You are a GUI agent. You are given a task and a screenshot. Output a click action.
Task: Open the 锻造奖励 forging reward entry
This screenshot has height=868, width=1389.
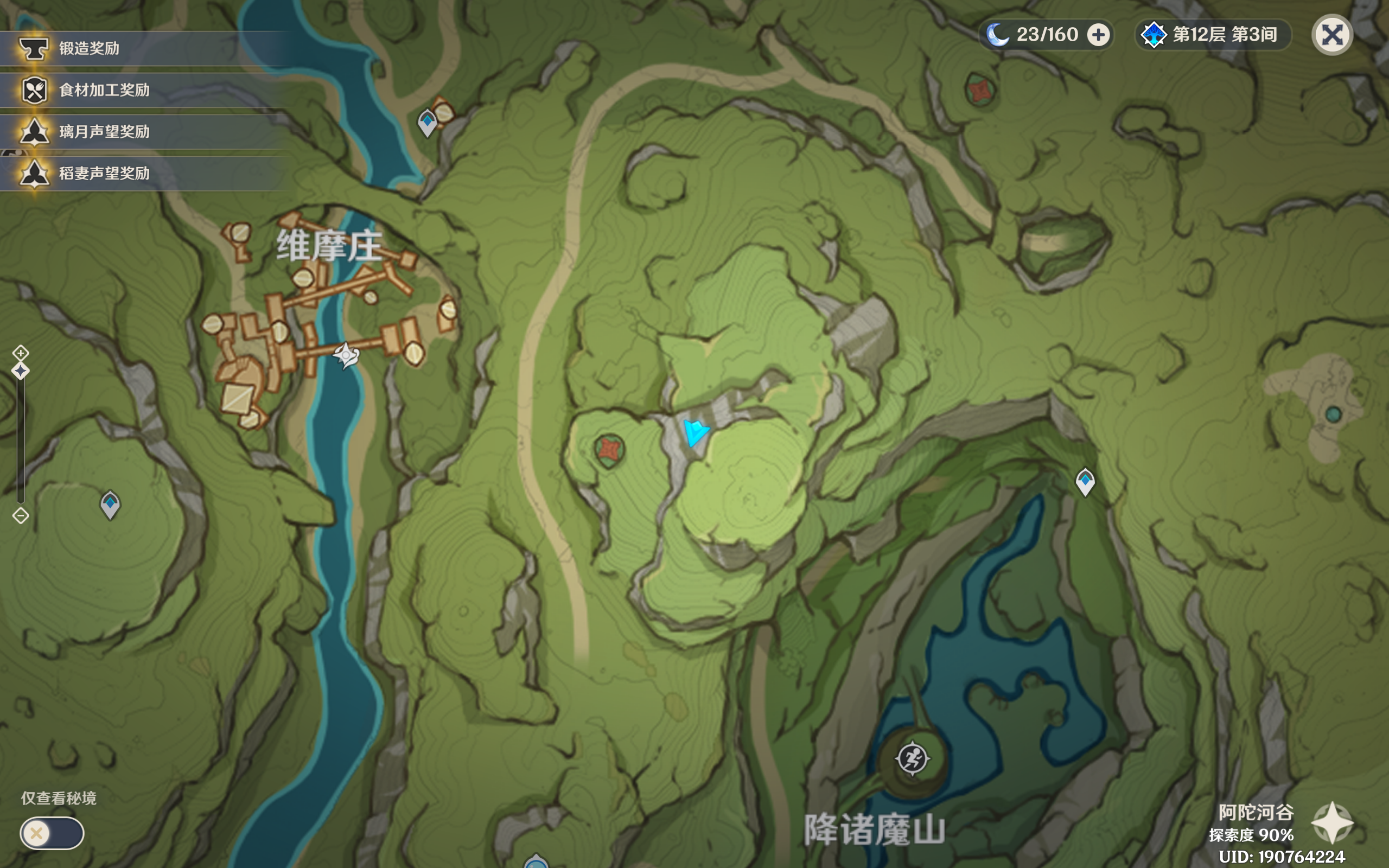(x=89, y=48)
